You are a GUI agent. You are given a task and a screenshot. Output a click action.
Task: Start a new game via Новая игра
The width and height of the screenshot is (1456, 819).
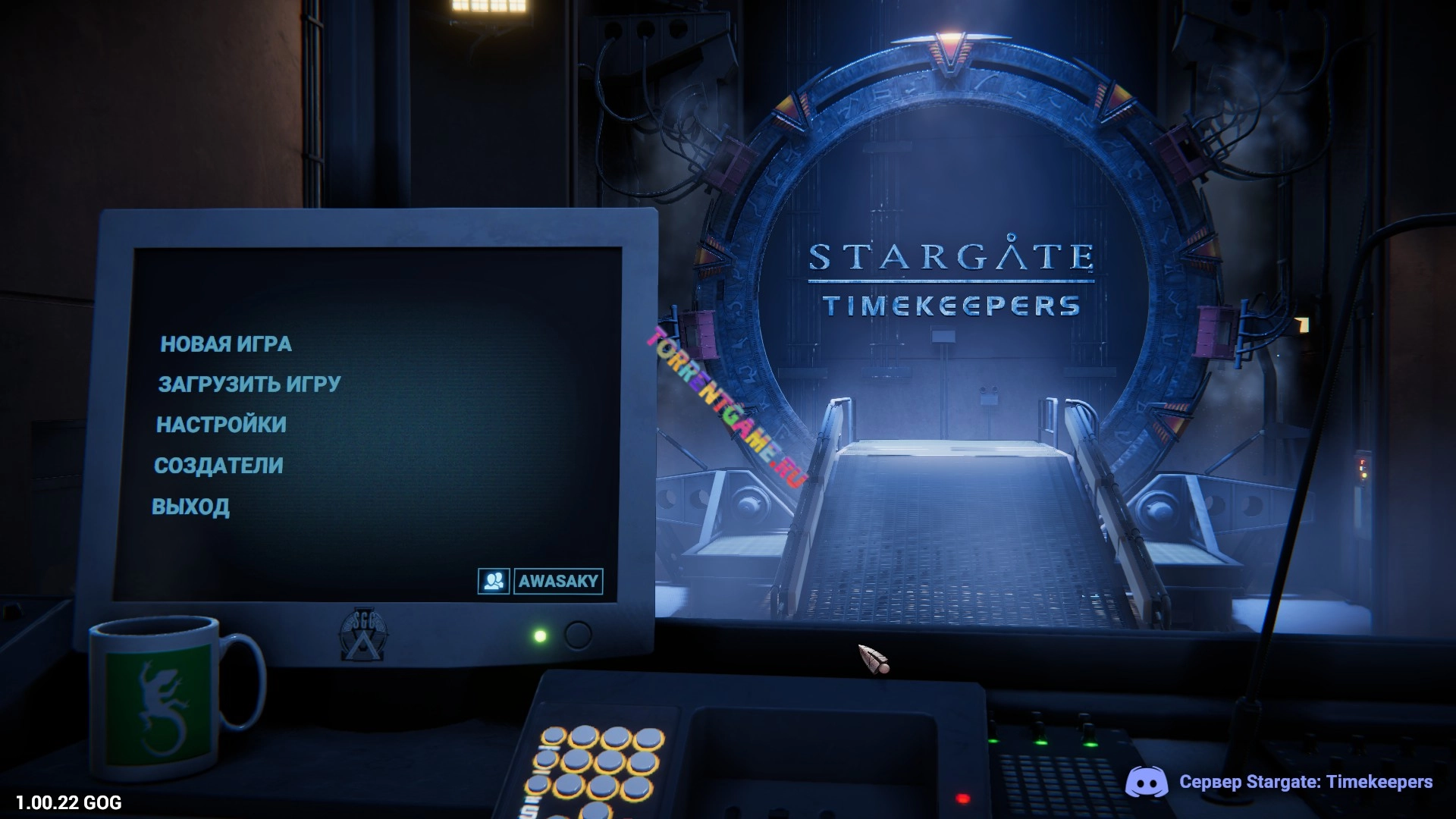226,344
